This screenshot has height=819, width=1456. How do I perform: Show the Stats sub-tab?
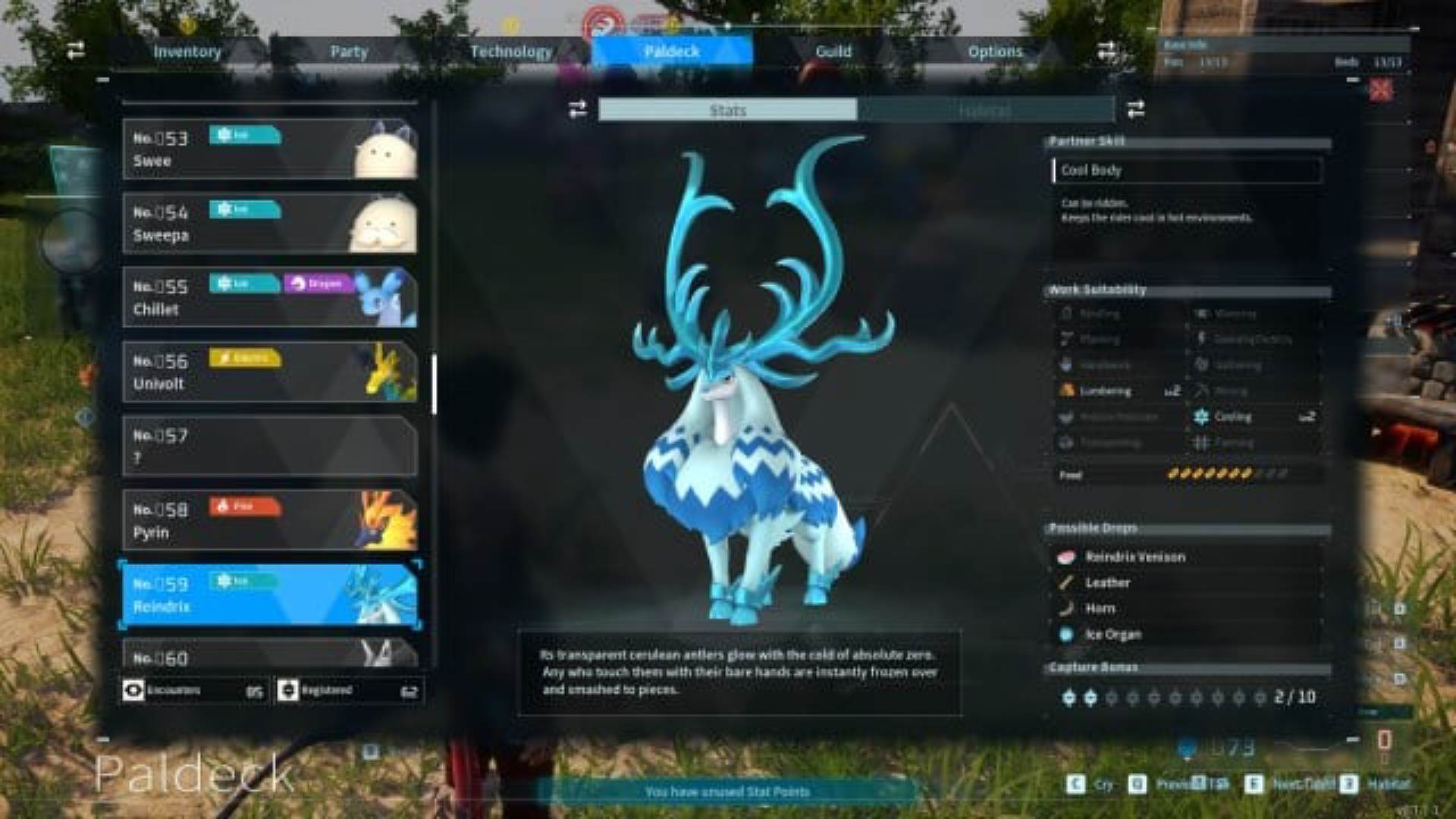click(728, 110)
